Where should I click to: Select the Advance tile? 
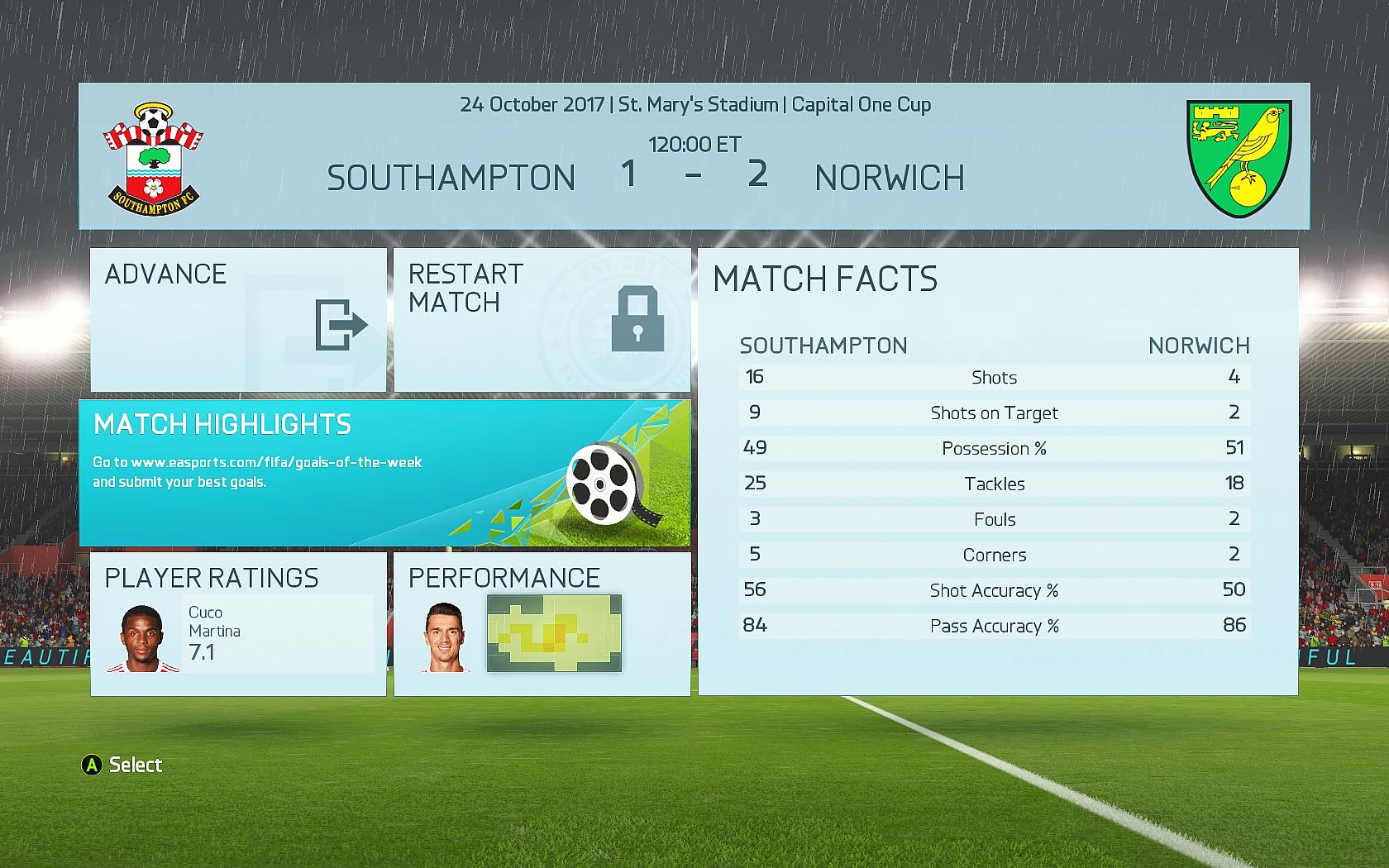coord(238,320)
